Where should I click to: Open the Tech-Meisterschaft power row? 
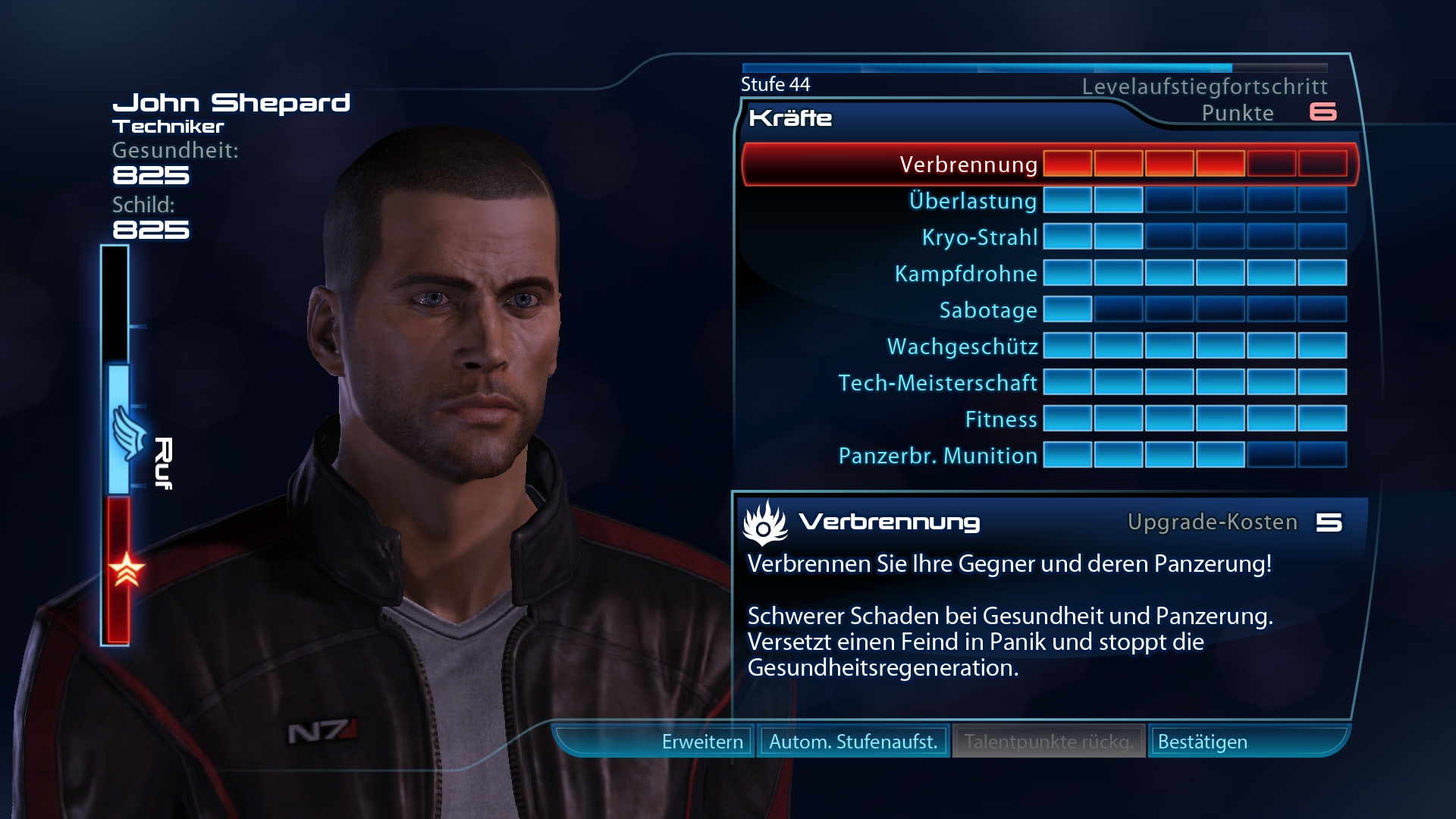coord(937,383)
